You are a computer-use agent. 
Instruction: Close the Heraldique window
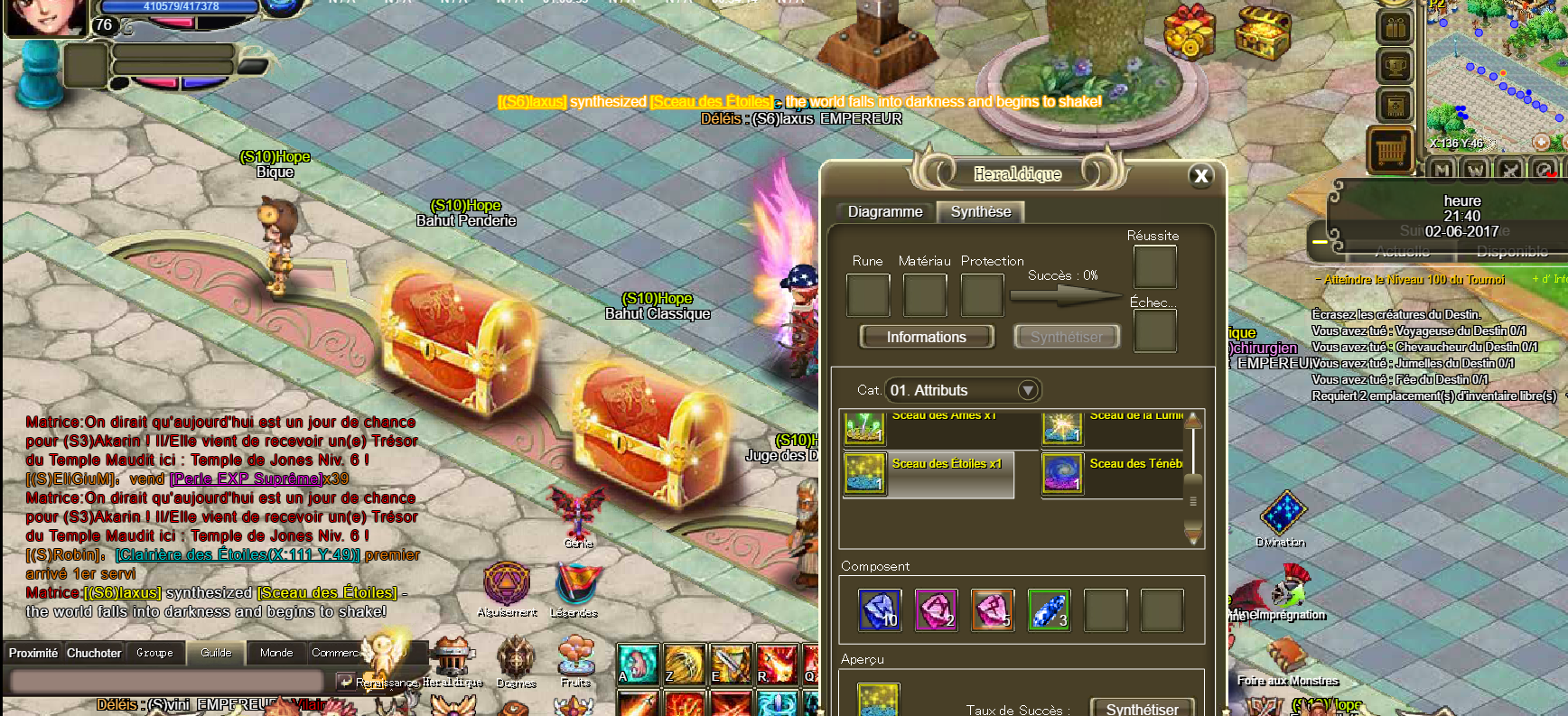[1200, 176]
